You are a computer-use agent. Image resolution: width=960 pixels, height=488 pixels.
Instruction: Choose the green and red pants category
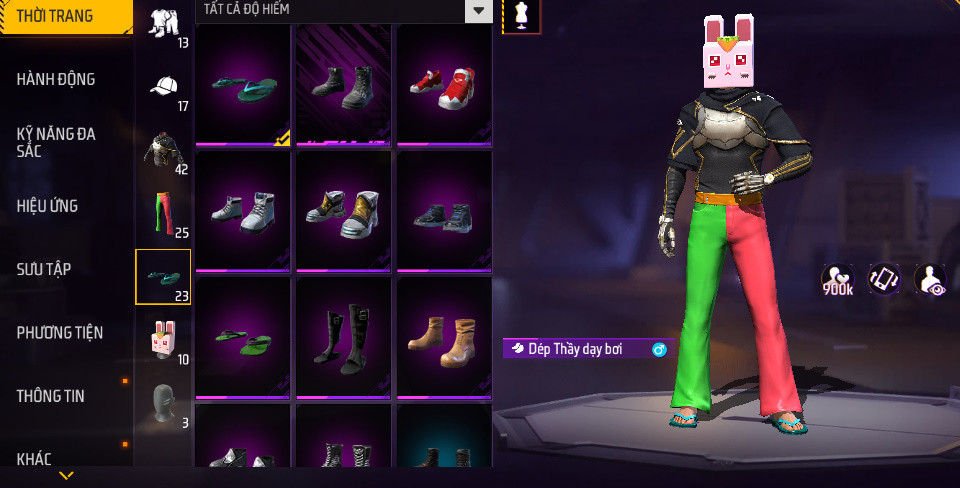tap(164, 214)
